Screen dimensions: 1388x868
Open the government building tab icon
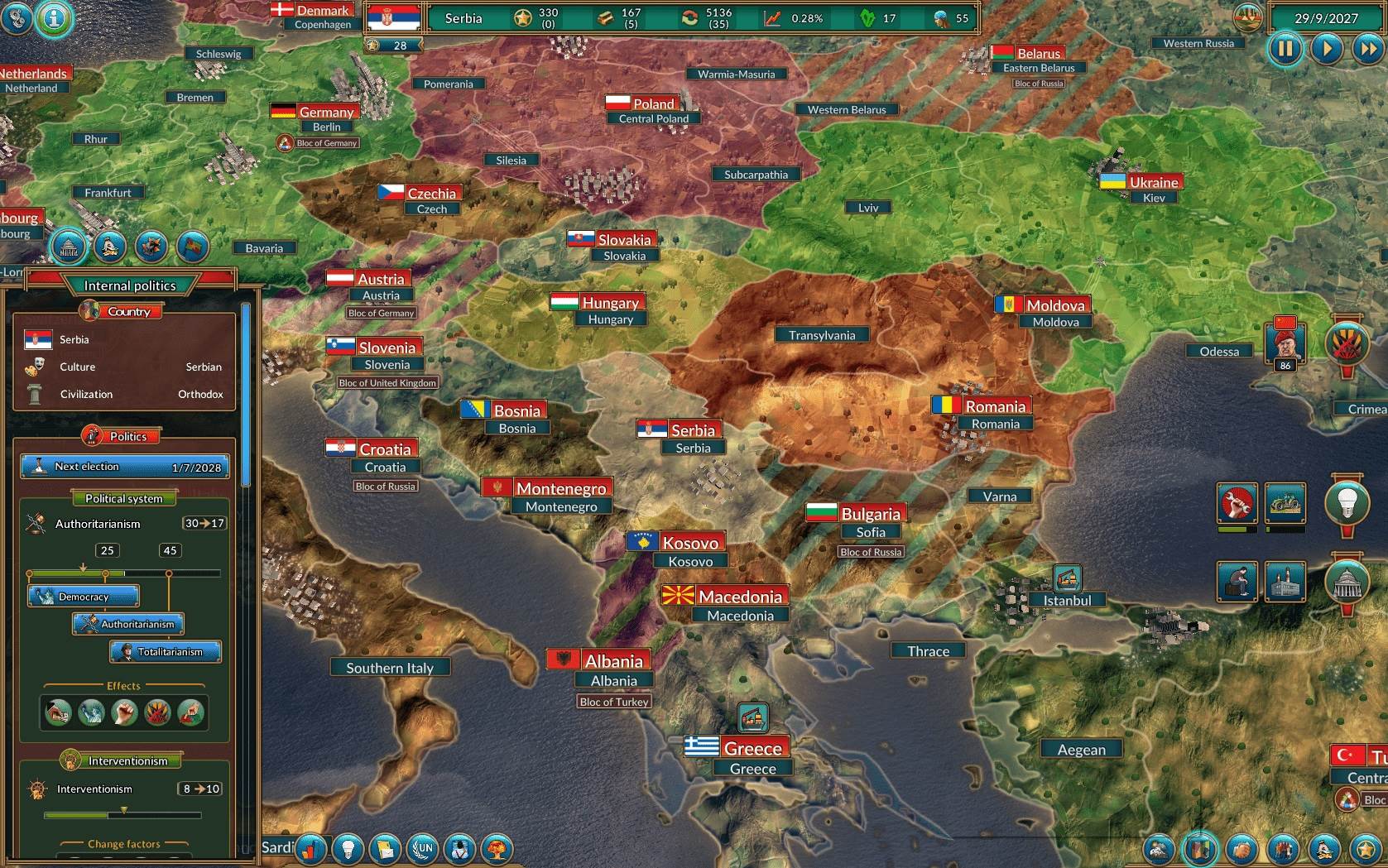[x=70, y=247]
